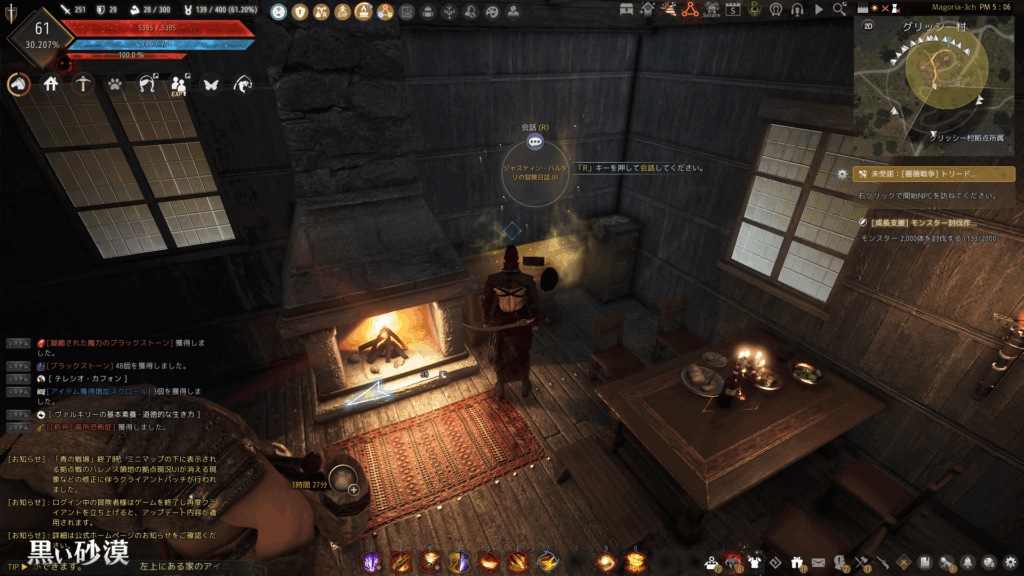Open the mail envelope icon
The image size is (1024, 576).
[x=817, y=561]
